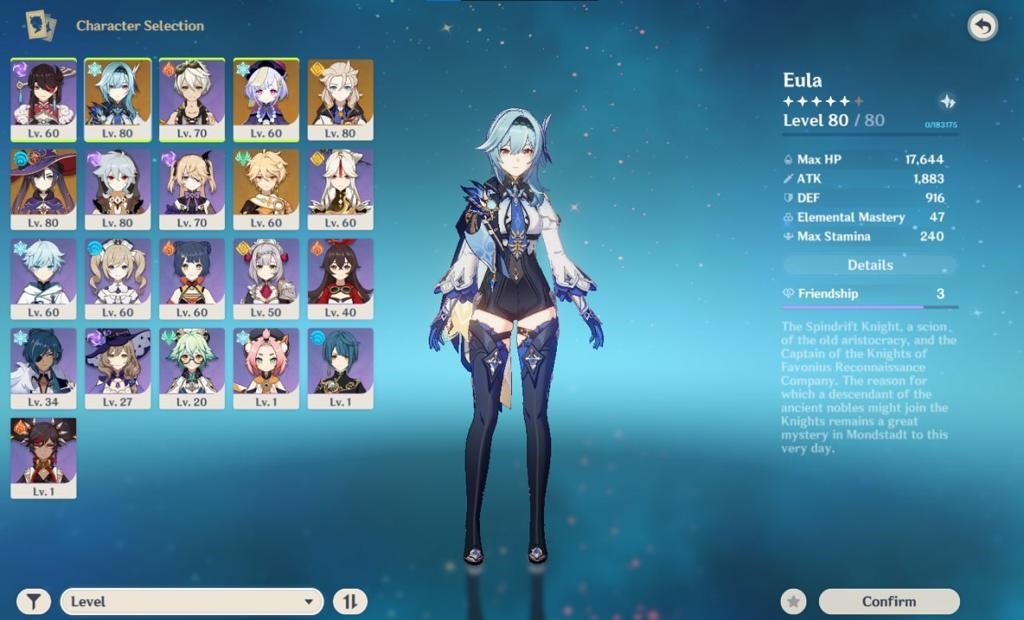Select Albedo's Lv. 80 portrait
This screenshot has width=1024, height=620.
340,98
